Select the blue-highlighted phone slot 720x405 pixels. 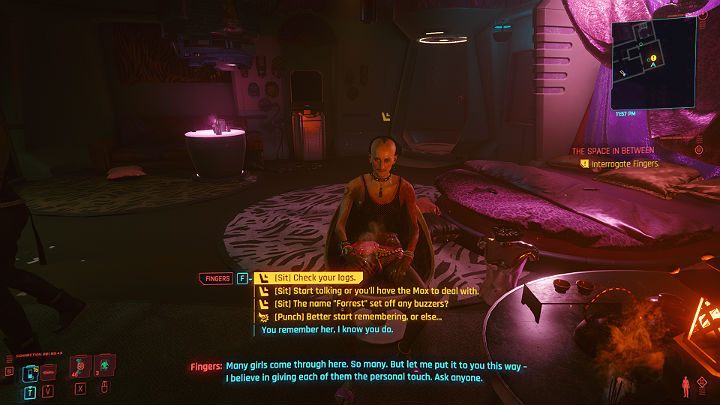(x=31, y=374)
